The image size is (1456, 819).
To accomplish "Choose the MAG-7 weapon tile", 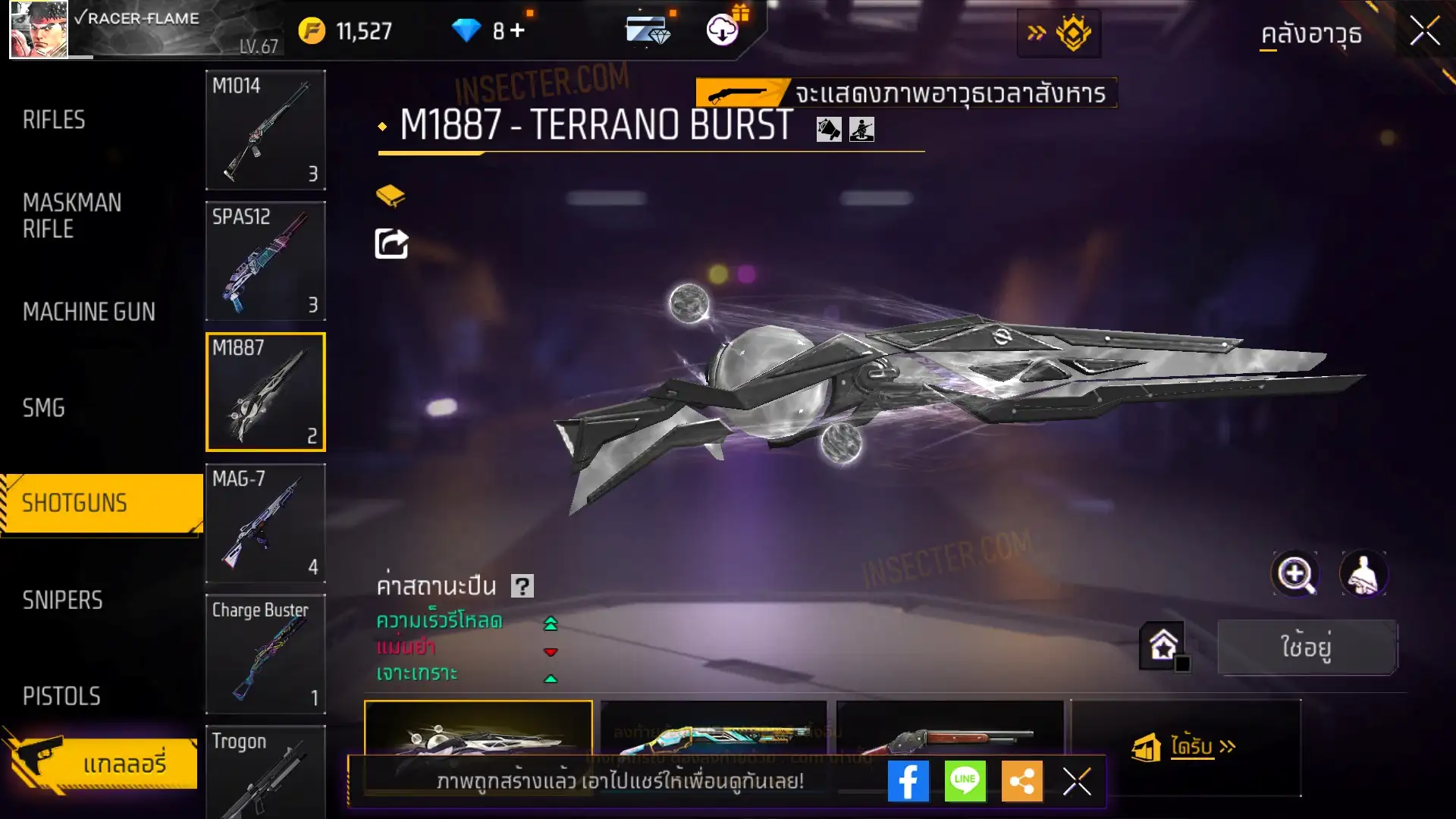I will [x=265, y=523].
